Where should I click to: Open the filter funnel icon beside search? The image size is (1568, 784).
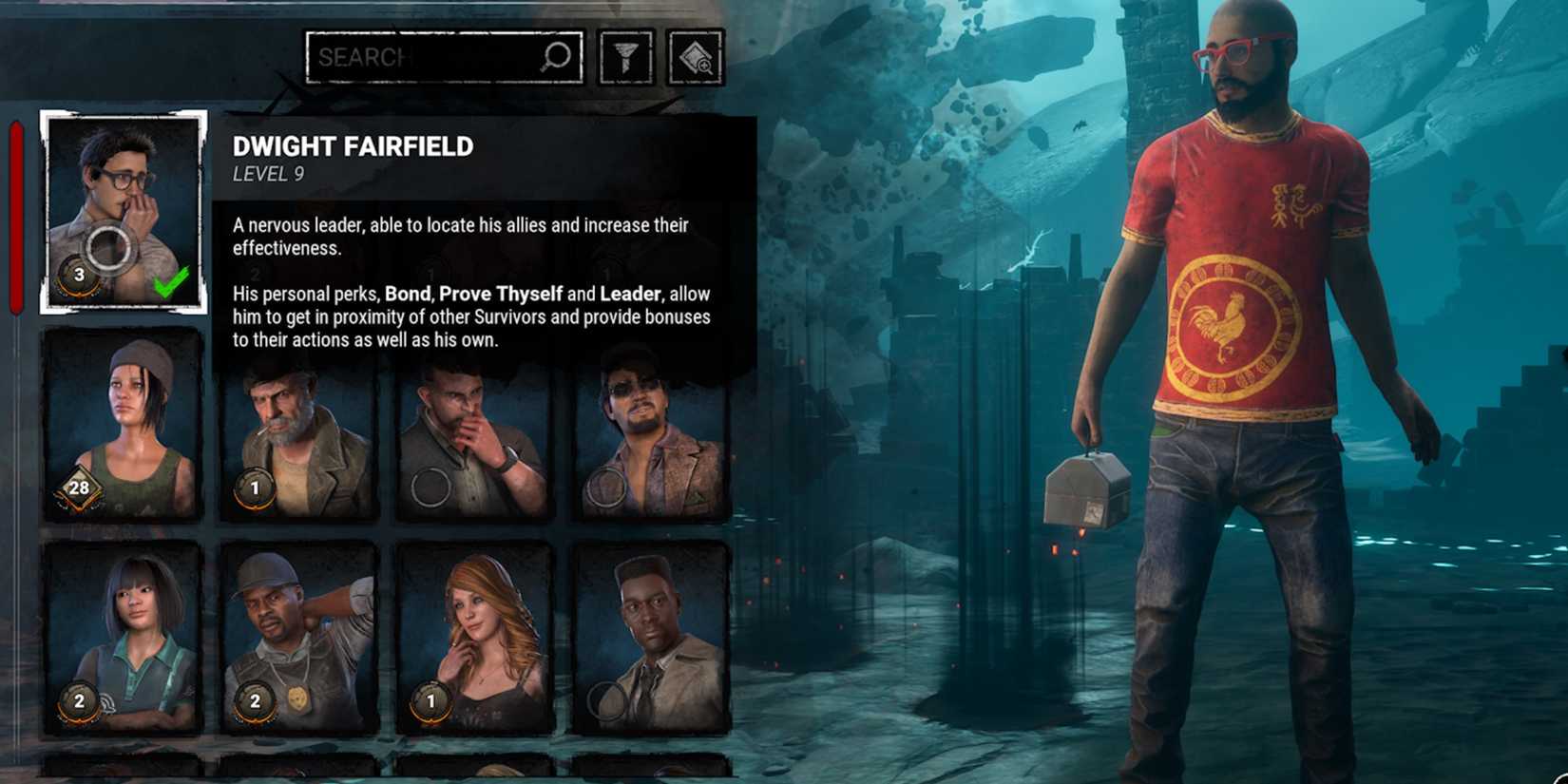point(624,56)
